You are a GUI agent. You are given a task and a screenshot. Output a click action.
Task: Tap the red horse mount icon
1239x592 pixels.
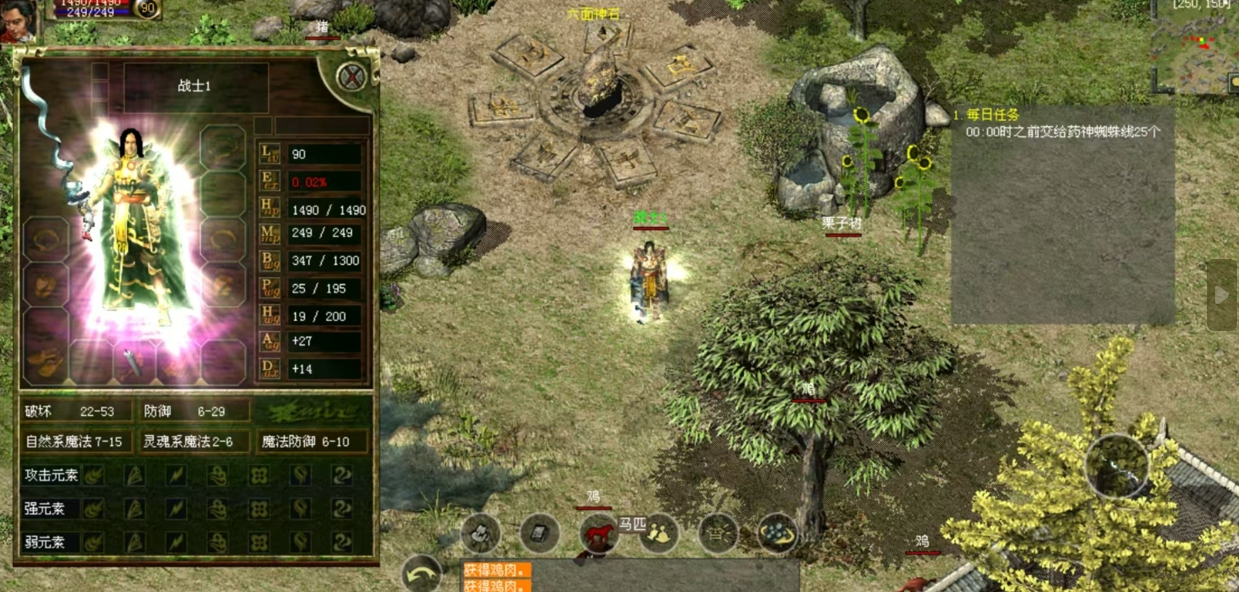click(x=598, y=534)
